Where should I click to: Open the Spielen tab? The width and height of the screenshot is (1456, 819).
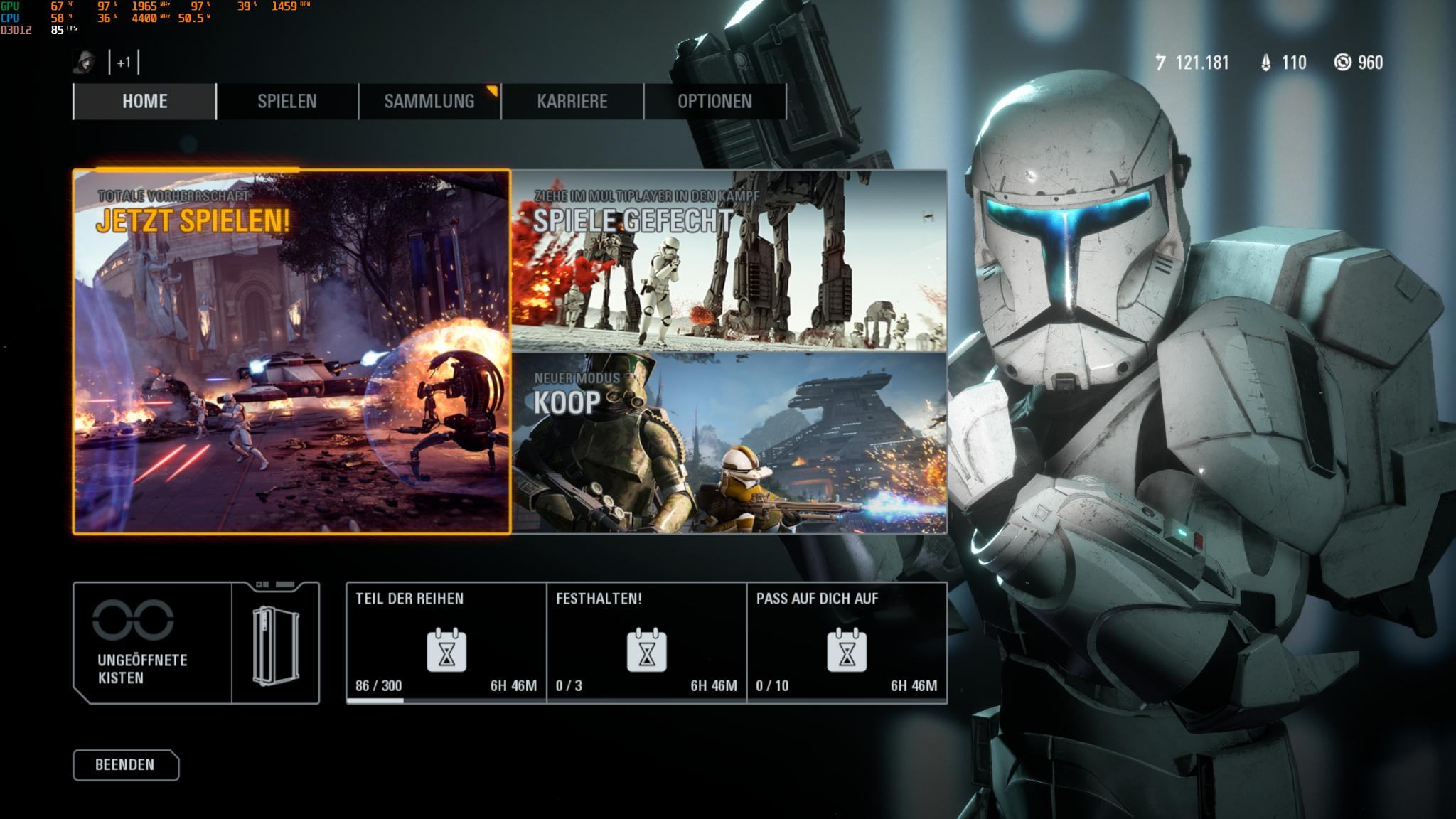point(287,101)
